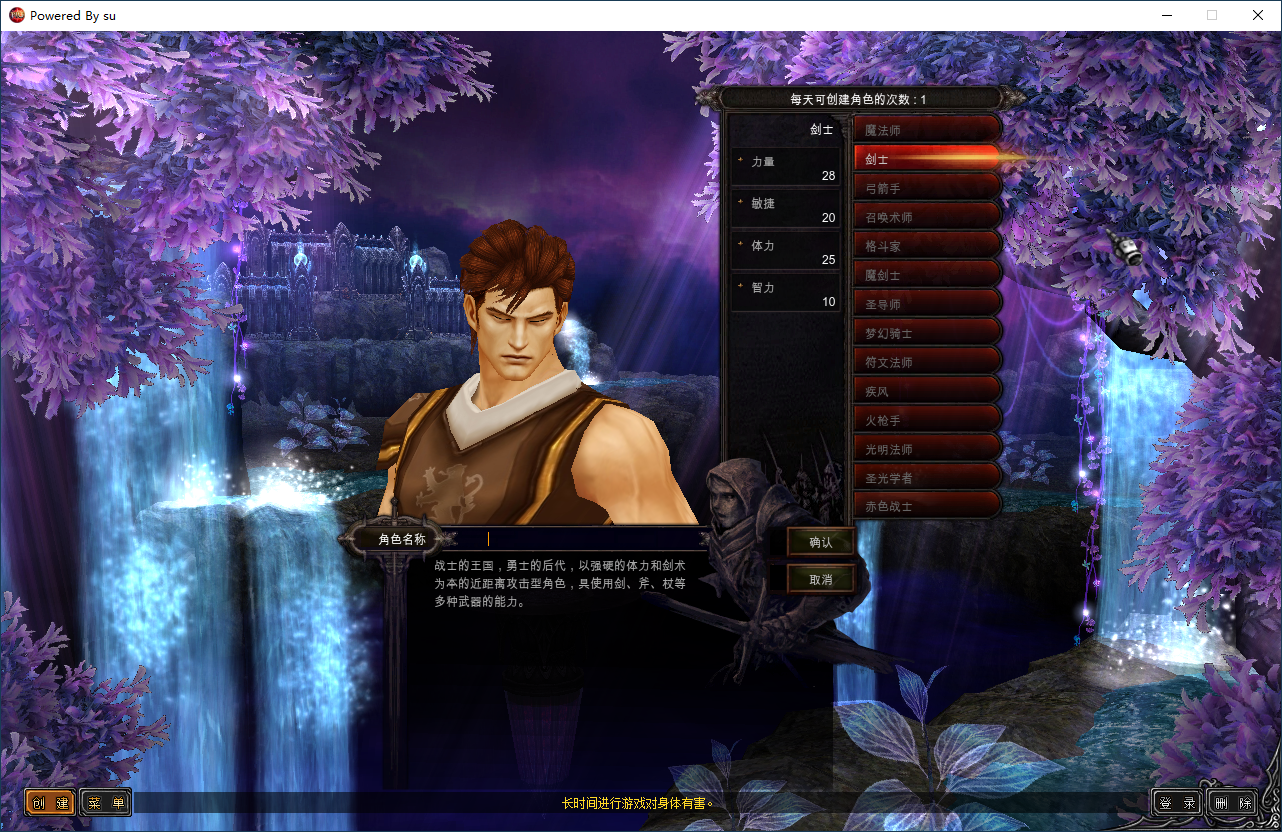Close the game window
This screenshot has width=1282, height=832.
[x=1258, y=15]
